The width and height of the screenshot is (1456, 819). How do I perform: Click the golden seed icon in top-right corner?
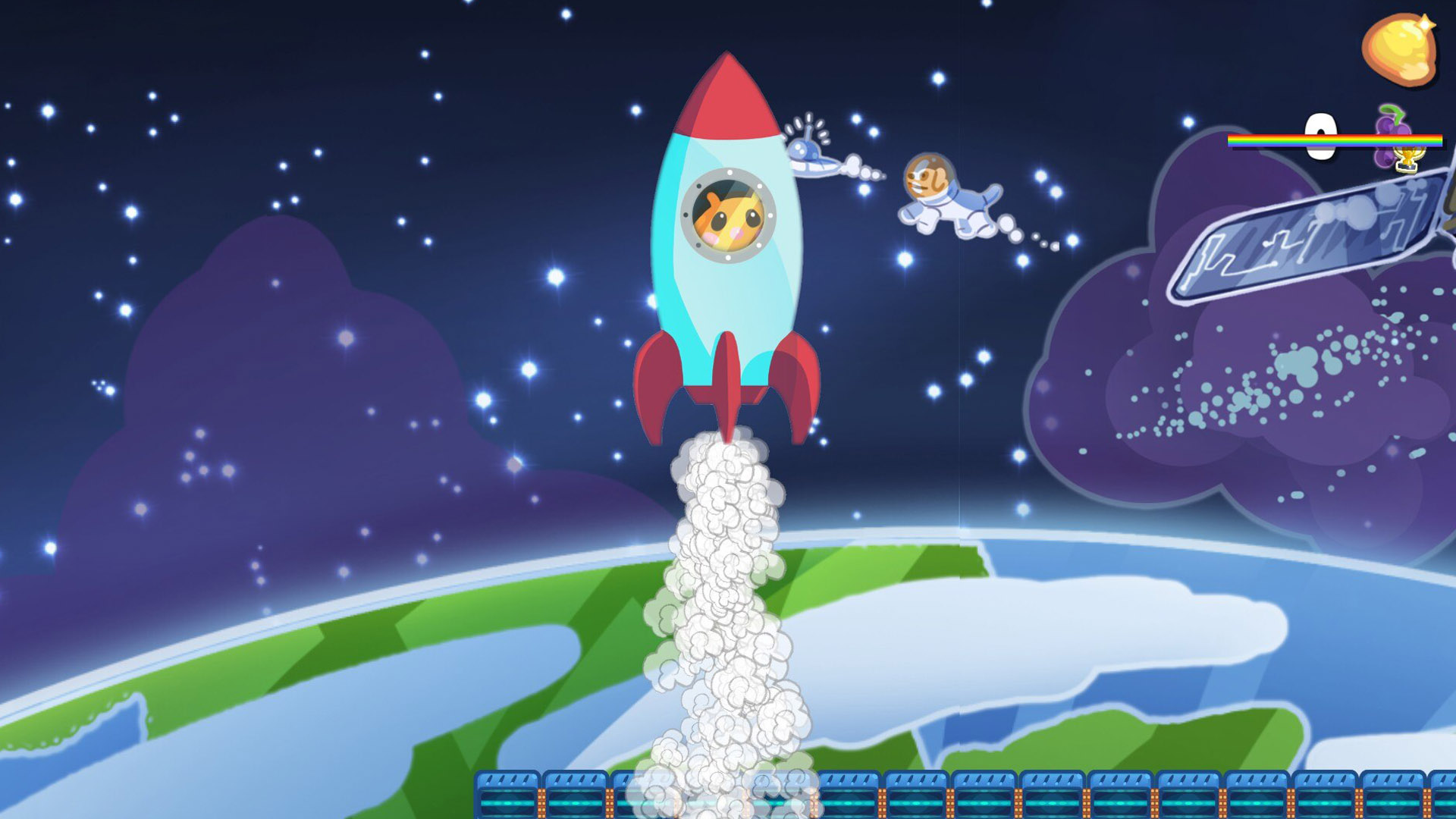point(1399,49)
